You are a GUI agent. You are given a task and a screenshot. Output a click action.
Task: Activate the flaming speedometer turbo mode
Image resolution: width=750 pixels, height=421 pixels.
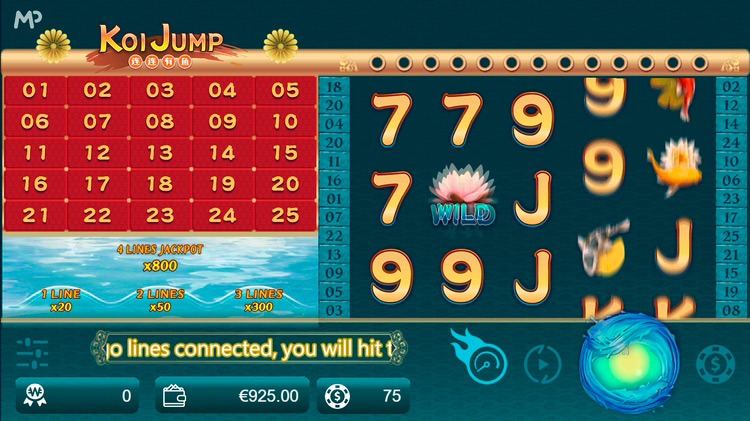point(479,358)
